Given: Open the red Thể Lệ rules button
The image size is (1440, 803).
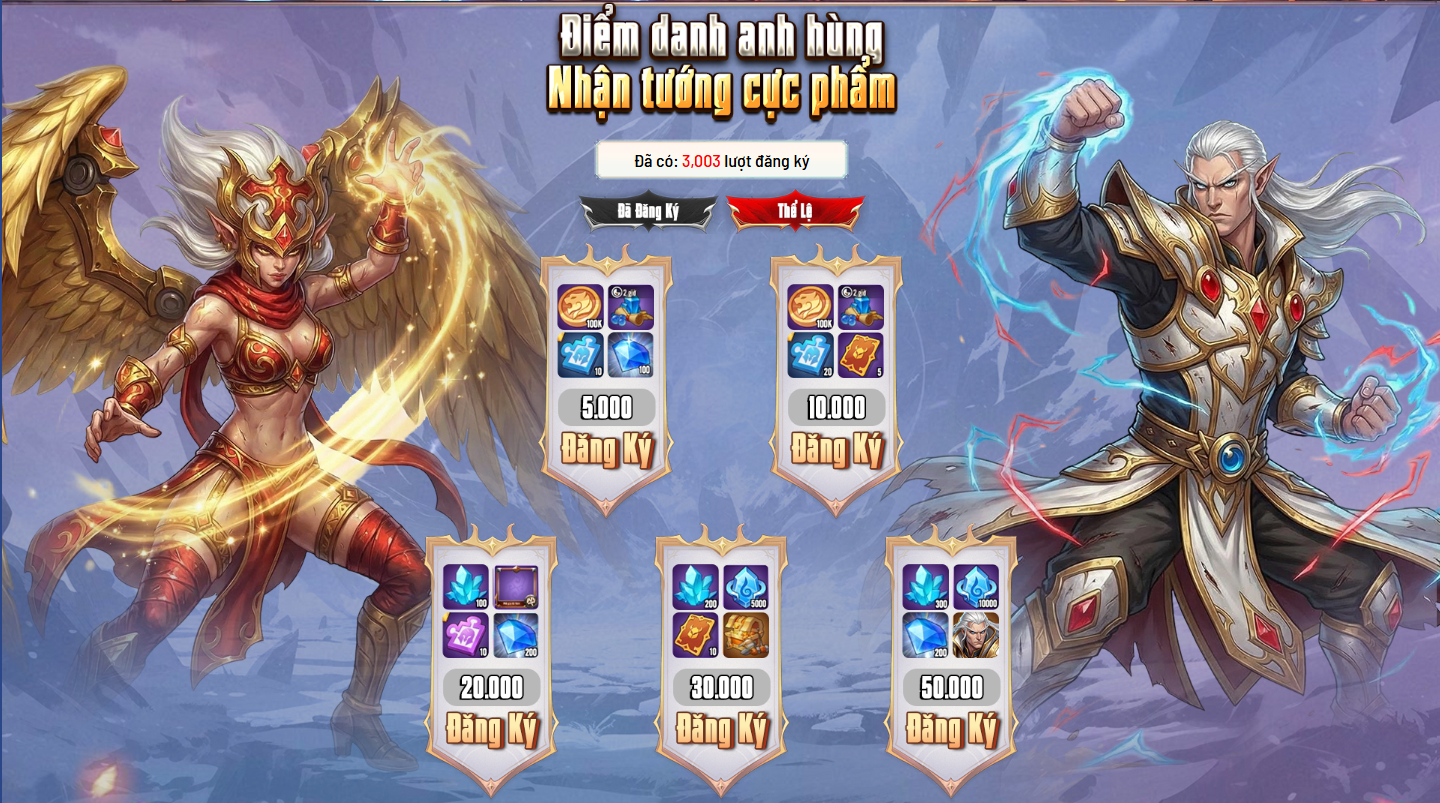Looking at the screenshot, I should click(795, 211).
